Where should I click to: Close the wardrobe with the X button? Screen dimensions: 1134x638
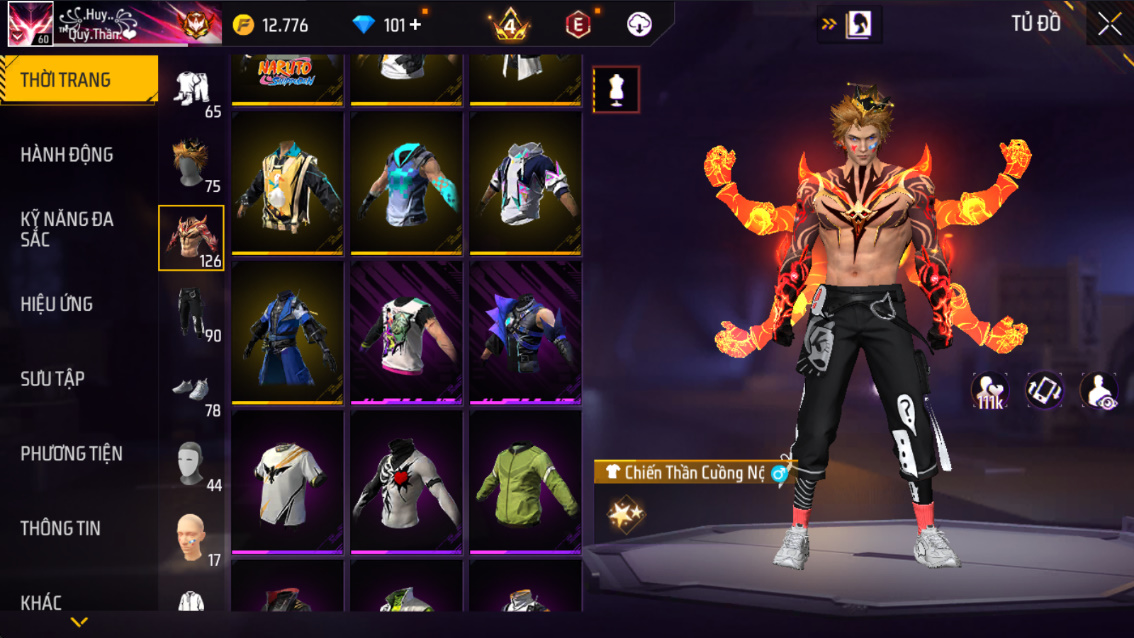point(1109,24)
